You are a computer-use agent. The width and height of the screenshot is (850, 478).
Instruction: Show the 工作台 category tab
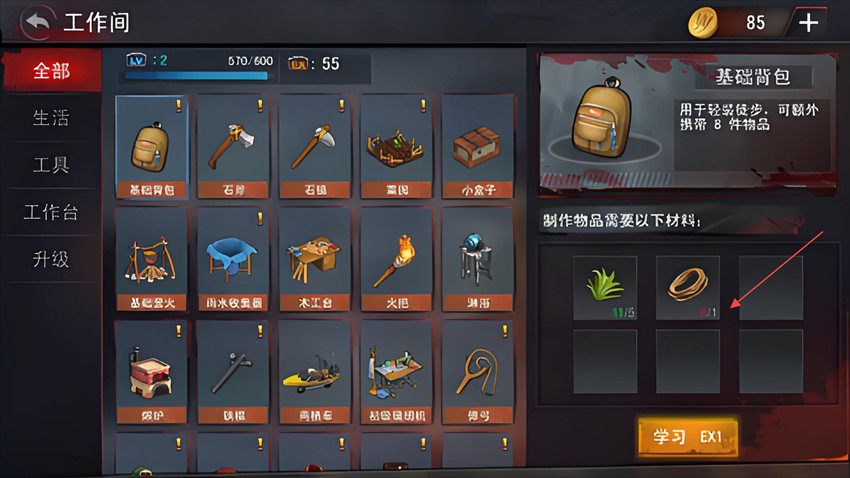(x=51, y=212)
